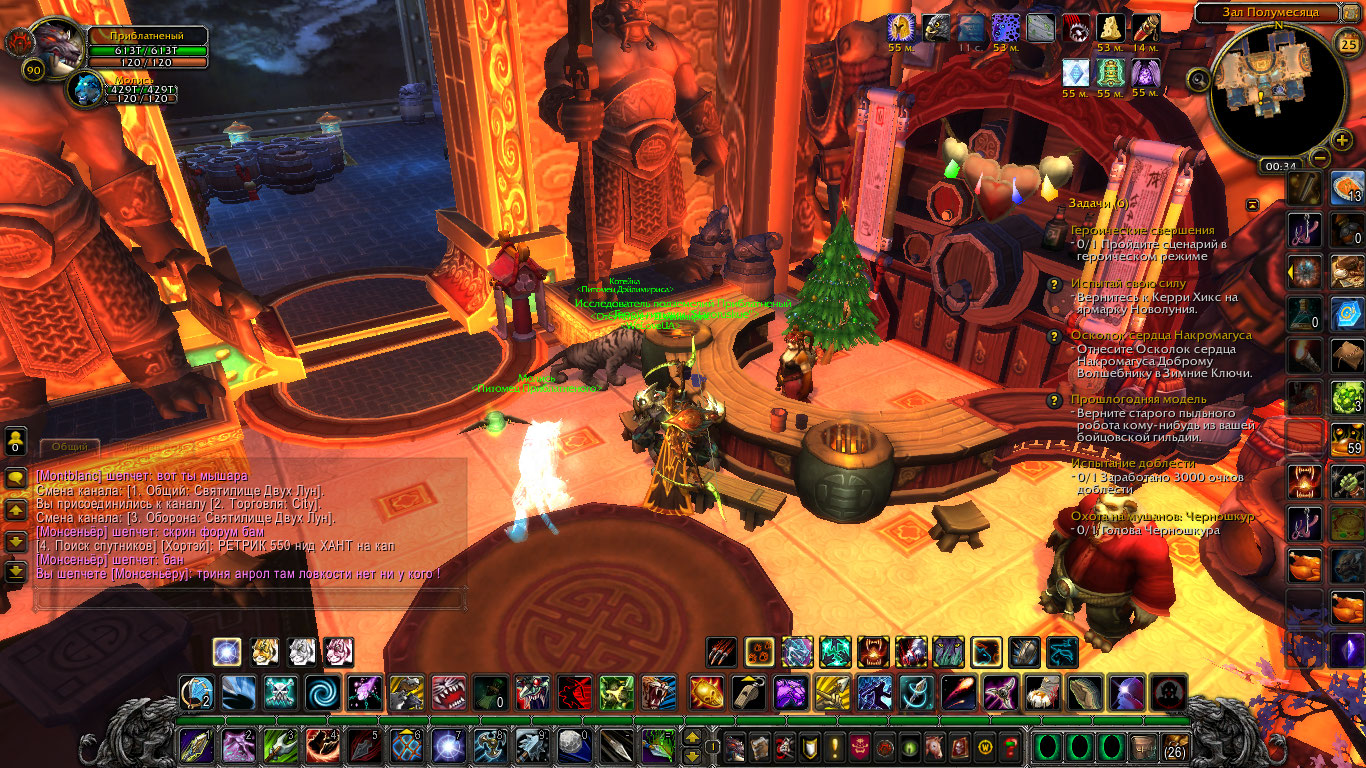This screenshot has height=768, width=1366.
Task: Open the help red question mark button
Action: point(1011,747)
